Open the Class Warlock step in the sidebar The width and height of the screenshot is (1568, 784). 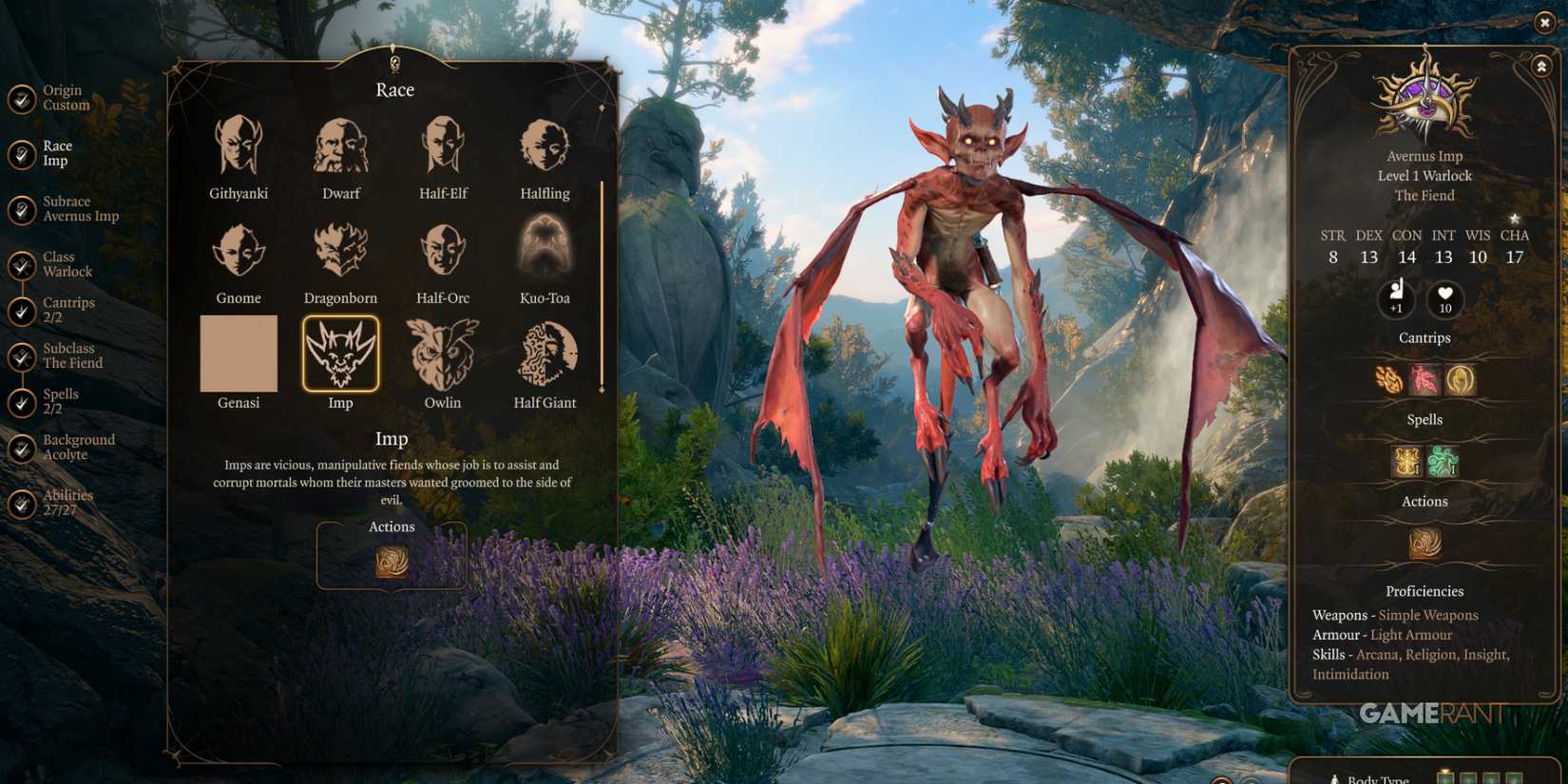(x=23, y=263)
